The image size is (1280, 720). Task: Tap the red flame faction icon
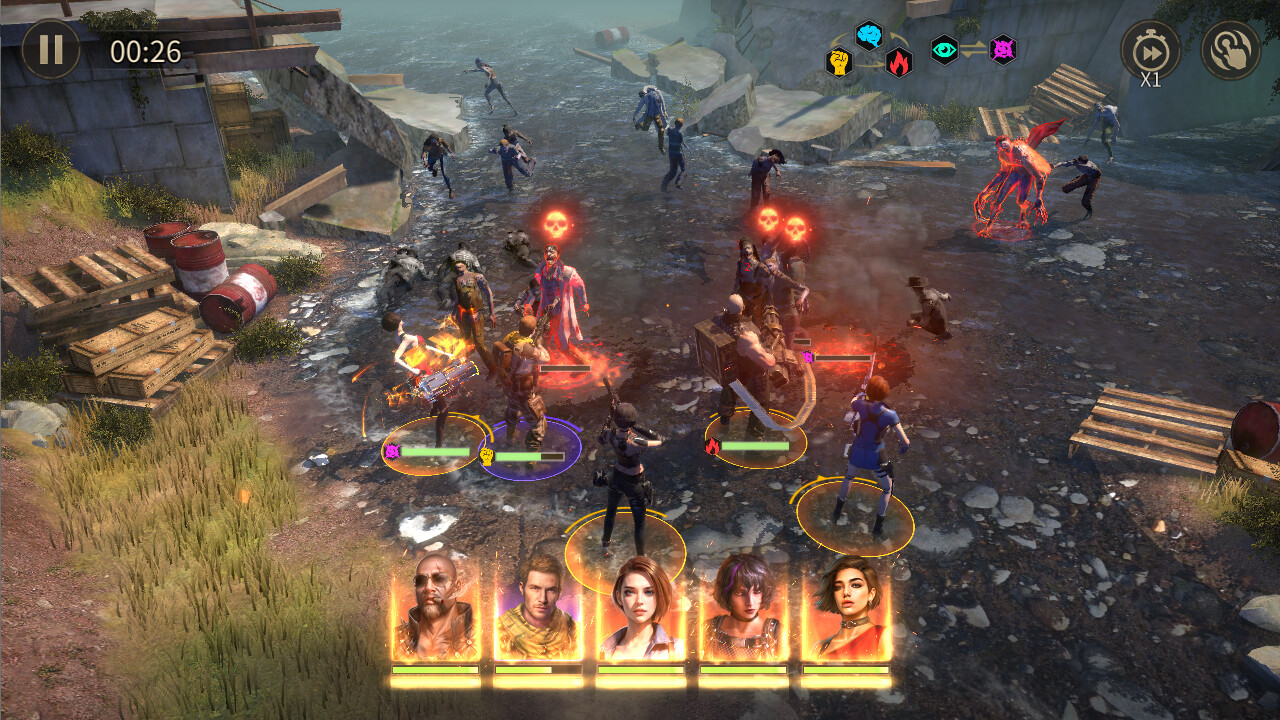(899, 62)
